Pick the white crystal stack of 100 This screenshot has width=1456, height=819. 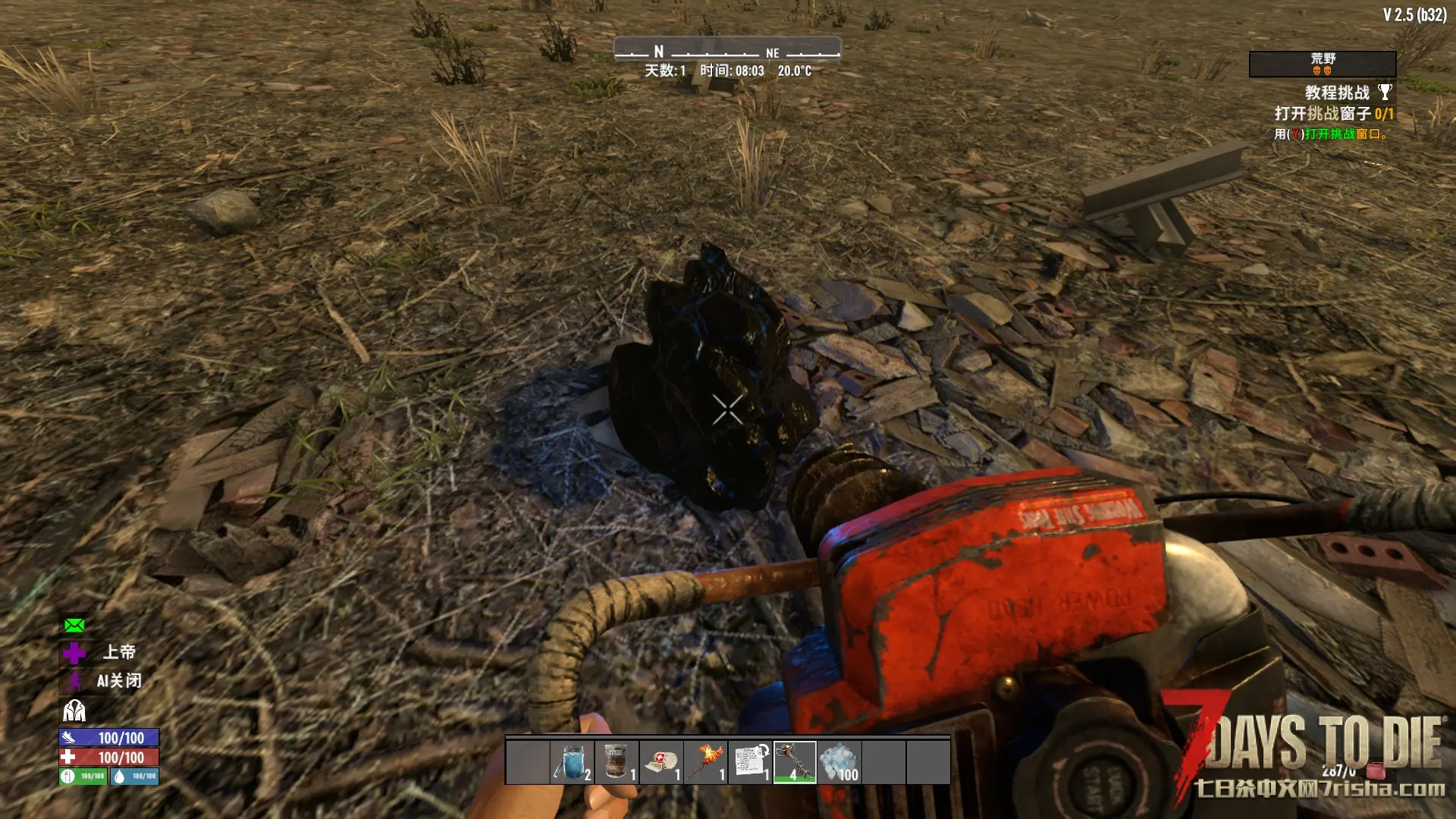pos(839,761)
